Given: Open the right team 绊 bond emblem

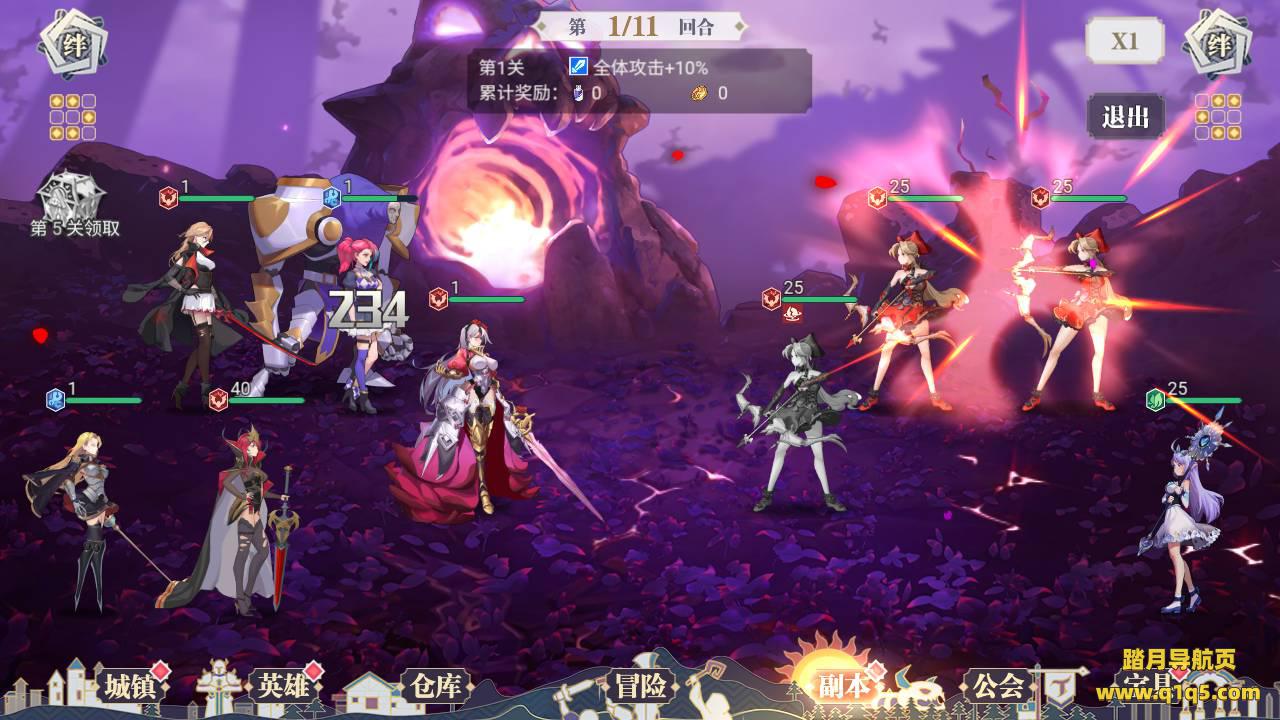Looking at the screenshot, I should click(x=1218, y=45).
